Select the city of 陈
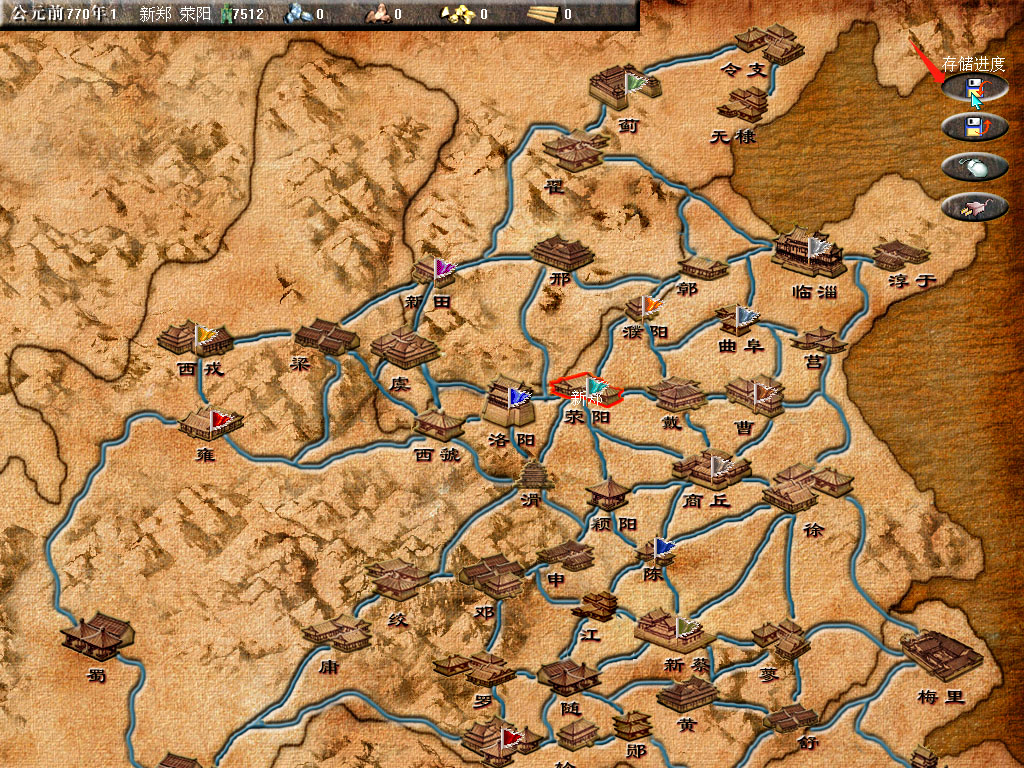 coord(657,551)
